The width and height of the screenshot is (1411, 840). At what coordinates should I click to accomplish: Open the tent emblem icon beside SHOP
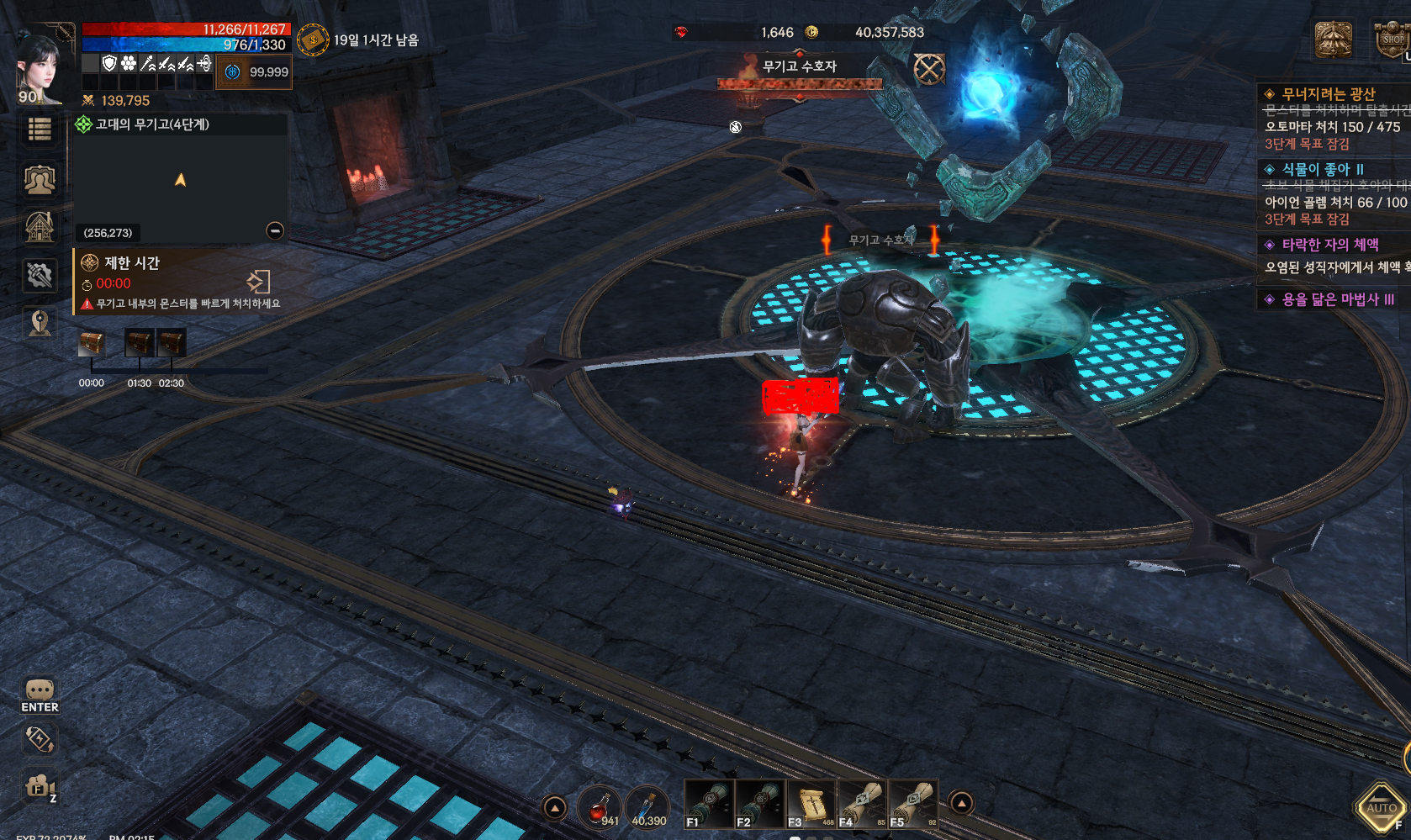click(1333, 40)
